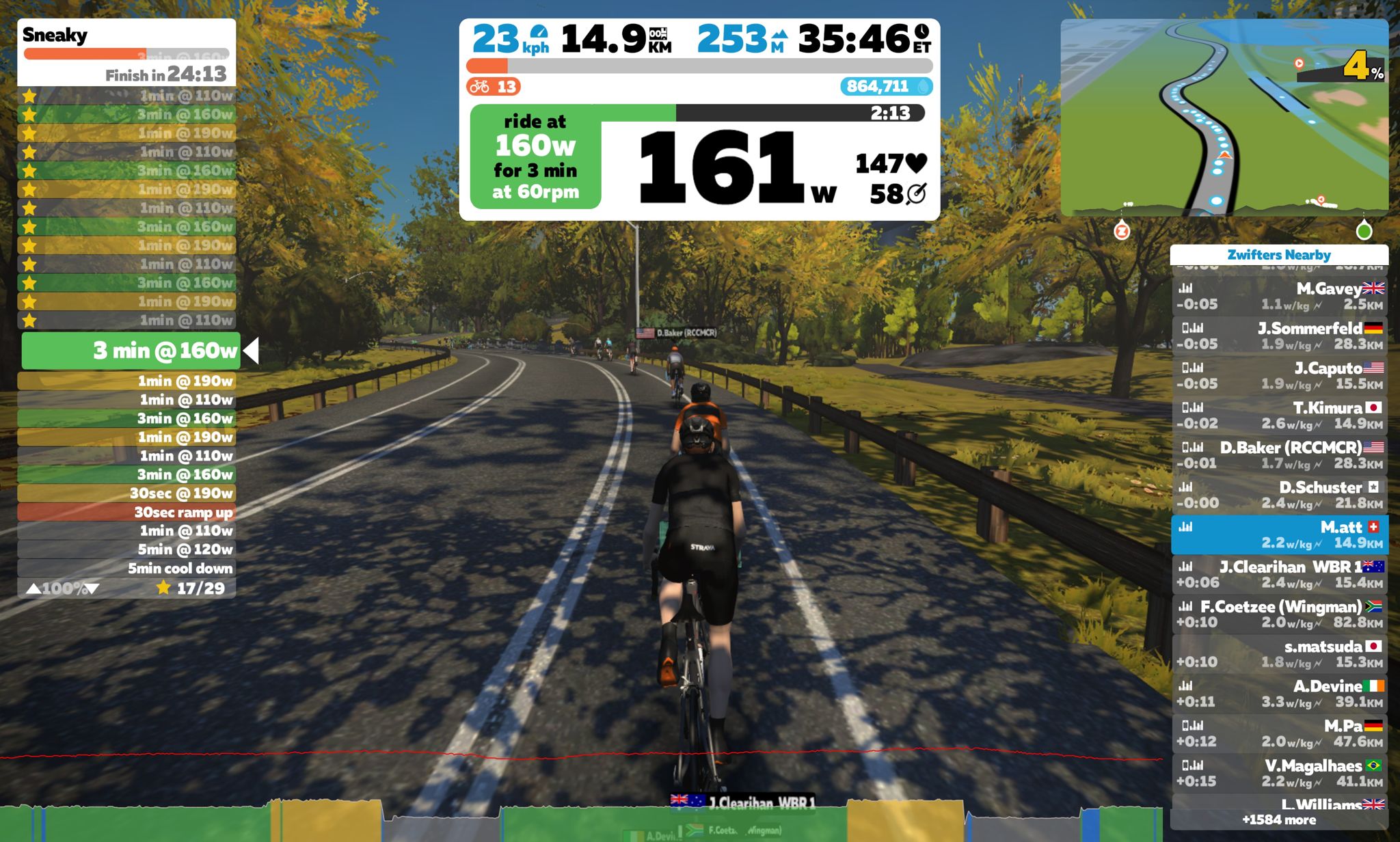Select s.matsuda in Zwifters Nearby
1400x842 pixels.
[x=1279, y=653]
